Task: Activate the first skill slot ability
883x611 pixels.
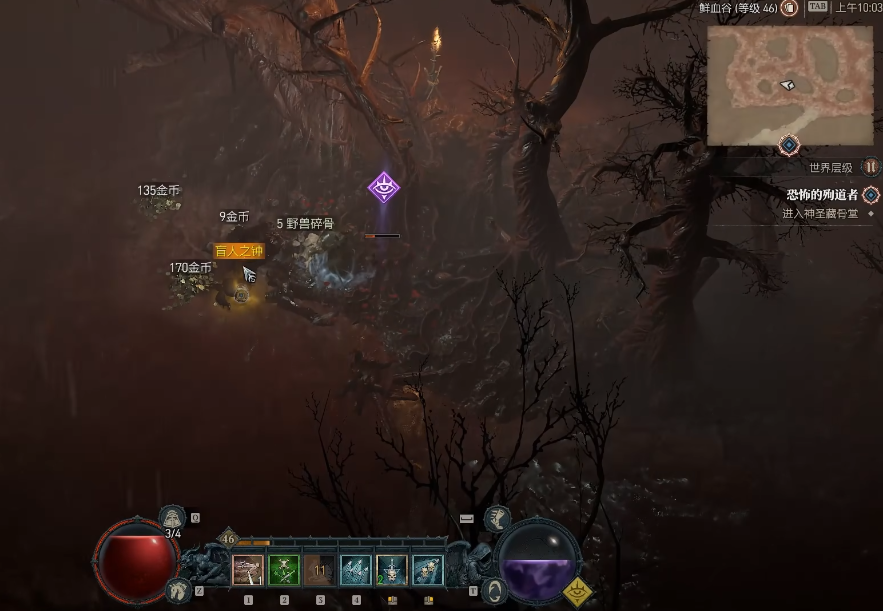Action: click(x=248, y=570)
